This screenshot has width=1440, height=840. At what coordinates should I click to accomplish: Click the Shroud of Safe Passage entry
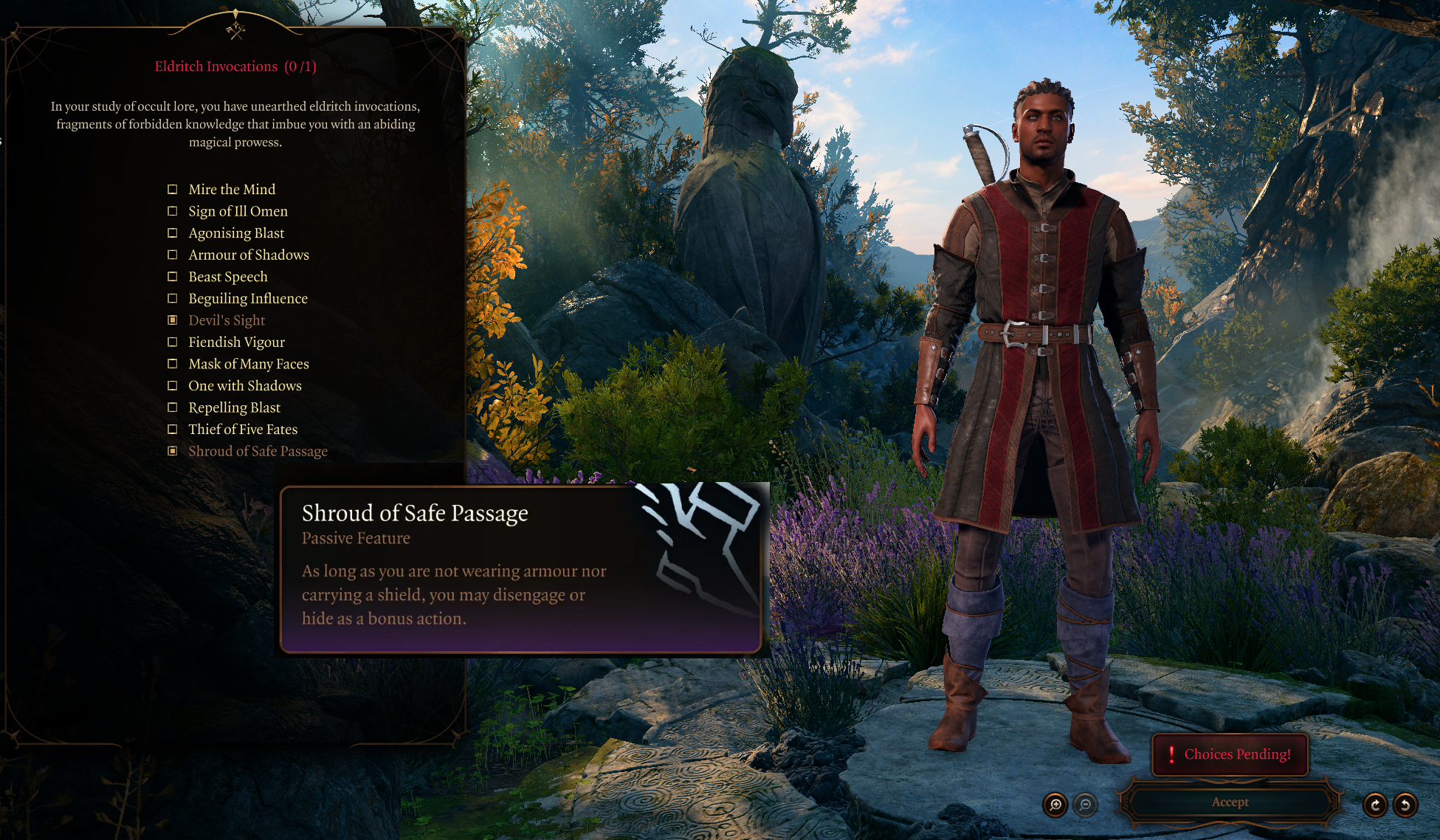[258, 451]
